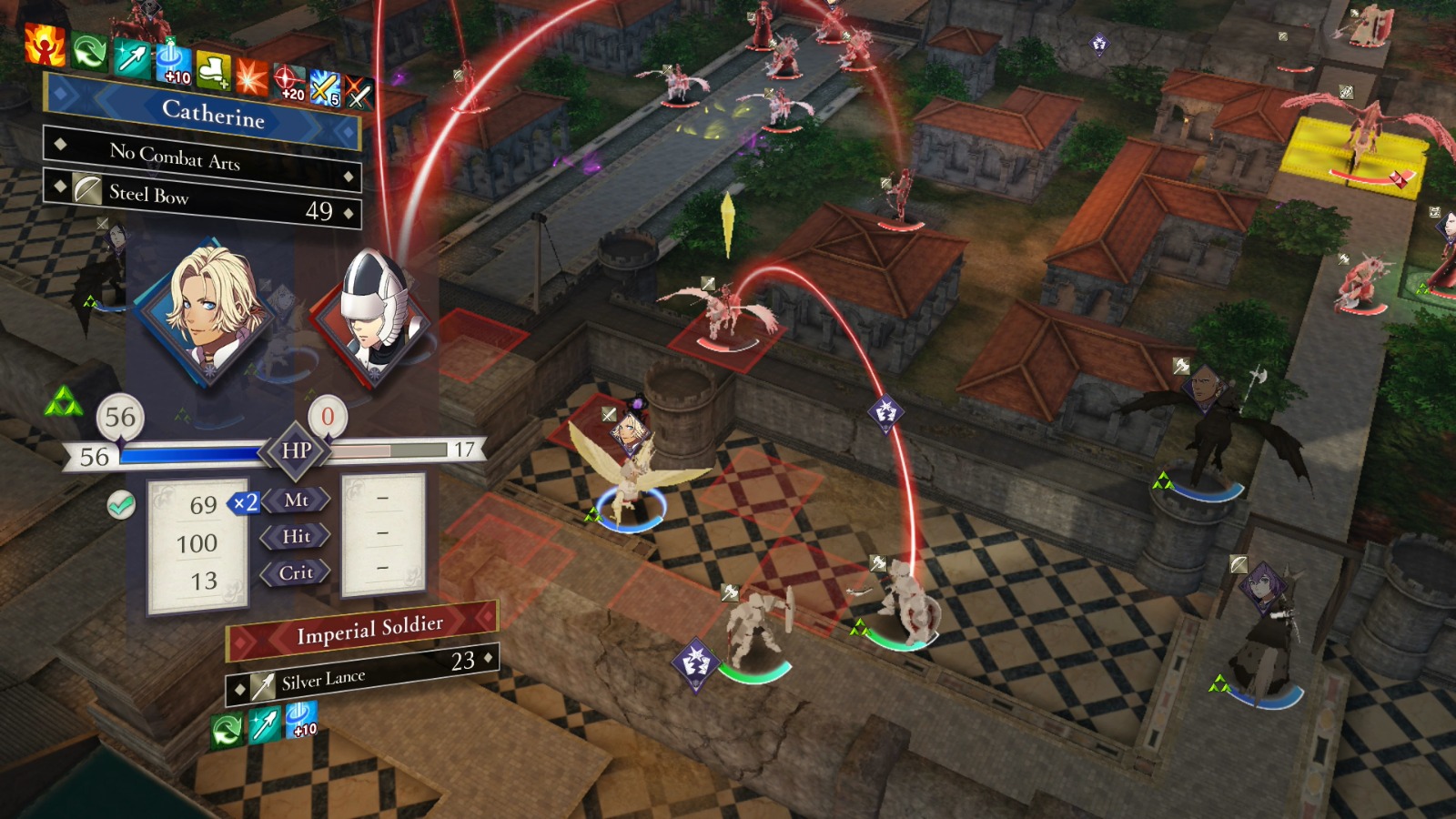
Task: Click the diamond beside Silver Lance durability
Action: tap(487, 658)
